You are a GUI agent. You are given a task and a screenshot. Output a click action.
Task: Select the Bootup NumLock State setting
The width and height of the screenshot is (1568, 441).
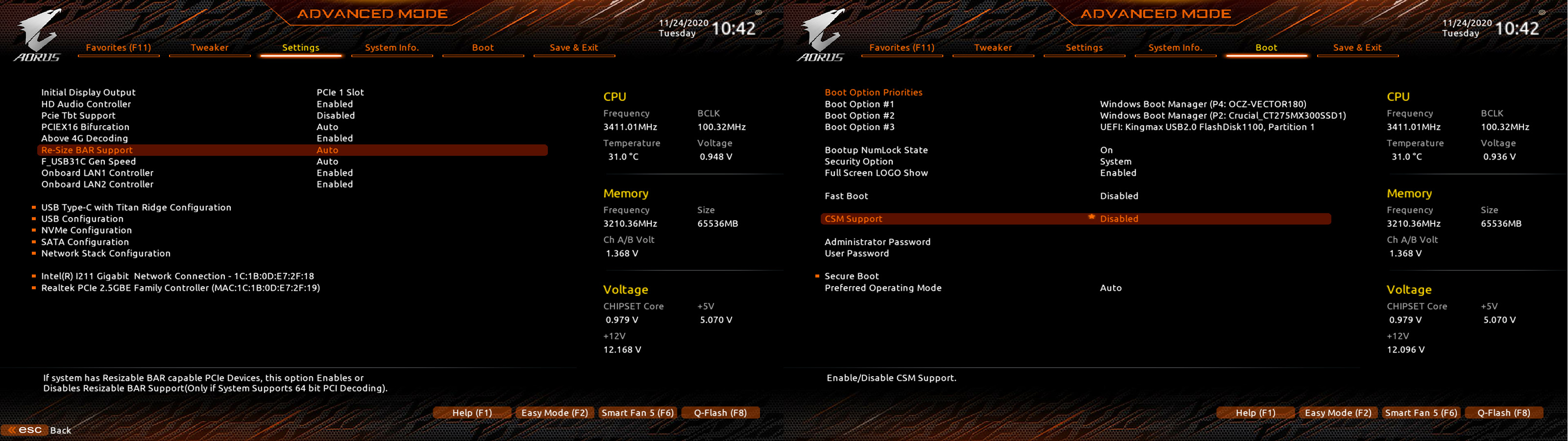[x=876, y=150]
